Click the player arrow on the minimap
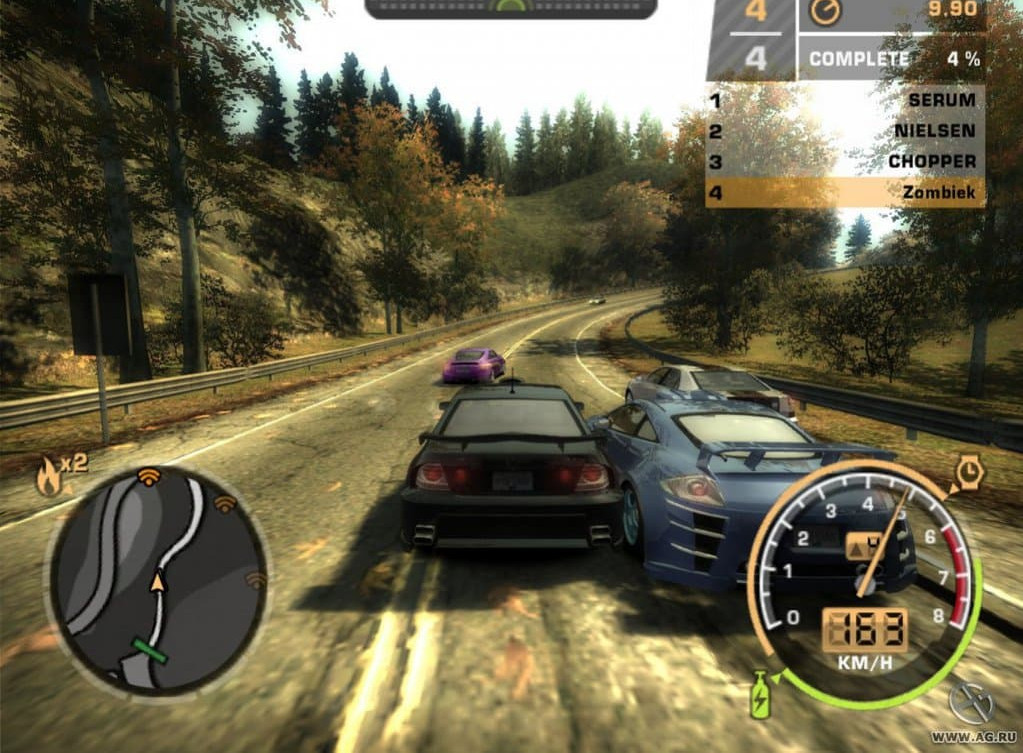 pyautogui.click(x=157, y=579)
